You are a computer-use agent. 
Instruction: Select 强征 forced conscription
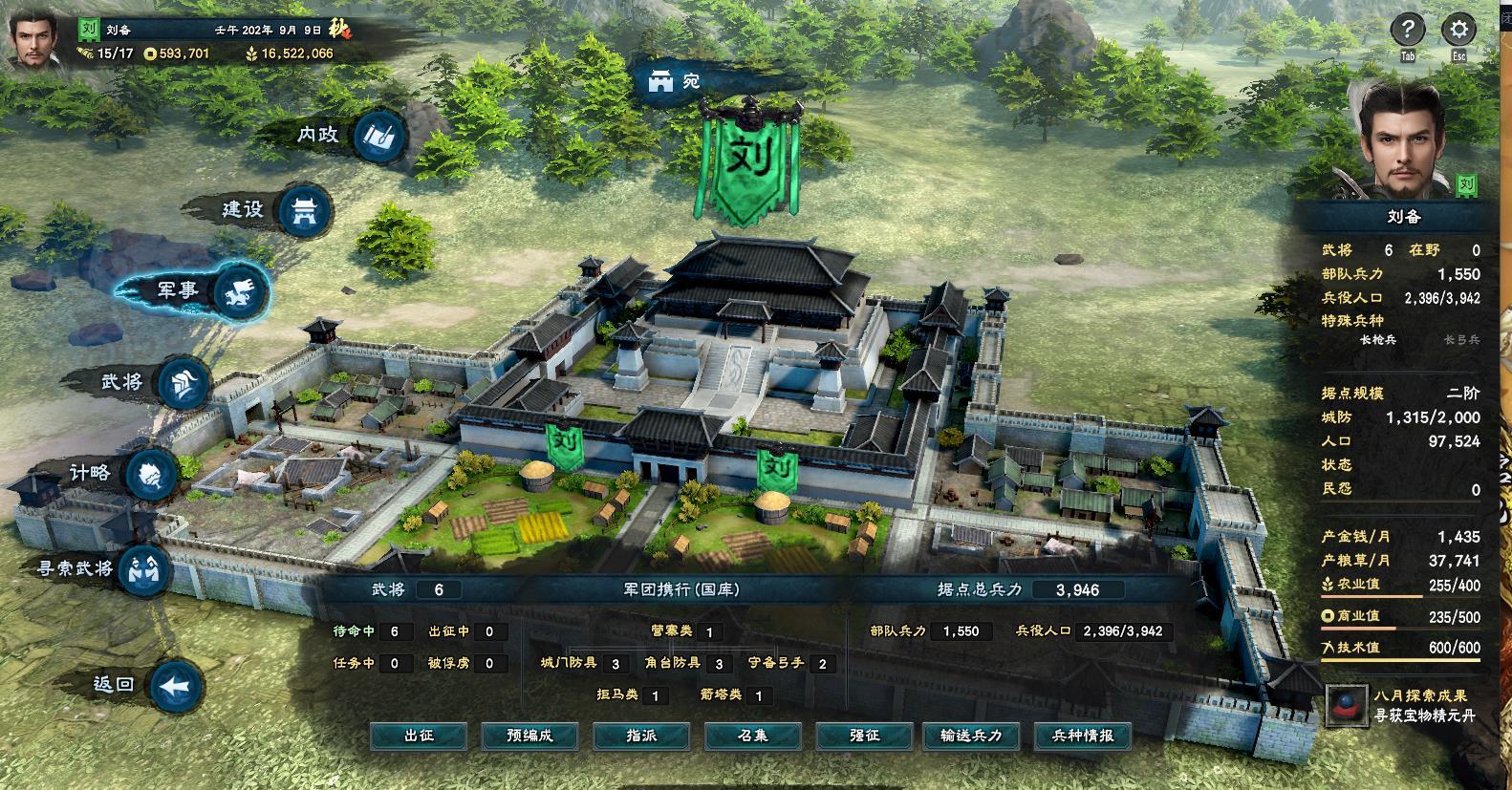pos(864,736)
